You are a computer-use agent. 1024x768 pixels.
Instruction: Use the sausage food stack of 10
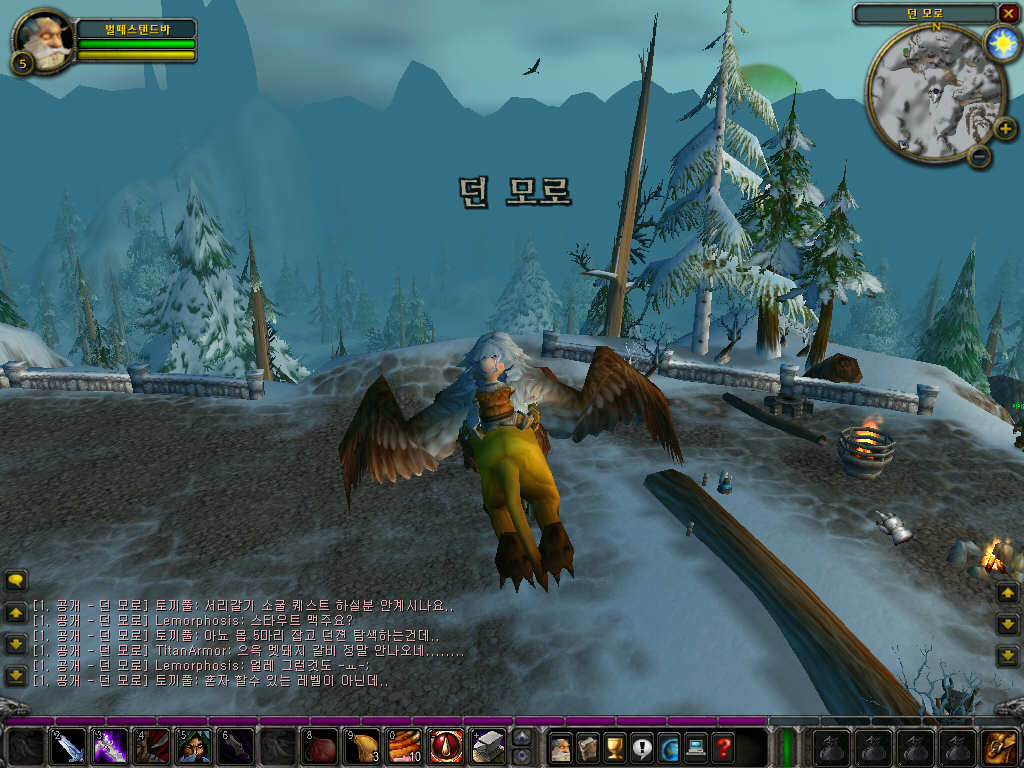(404, 747)
